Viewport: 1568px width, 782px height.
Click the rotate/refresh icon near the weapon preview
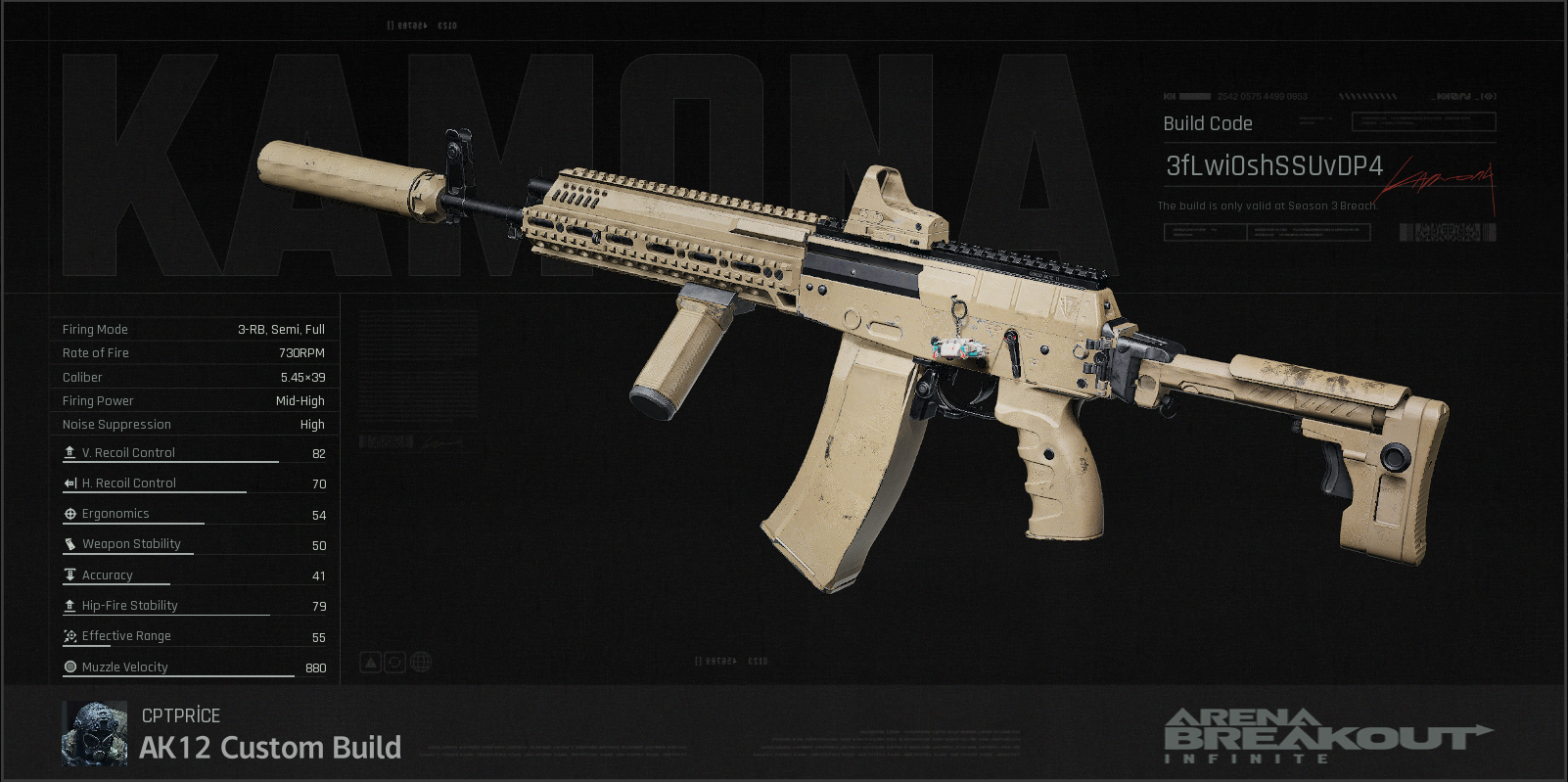pyautogui.click(x=394, y=662)
